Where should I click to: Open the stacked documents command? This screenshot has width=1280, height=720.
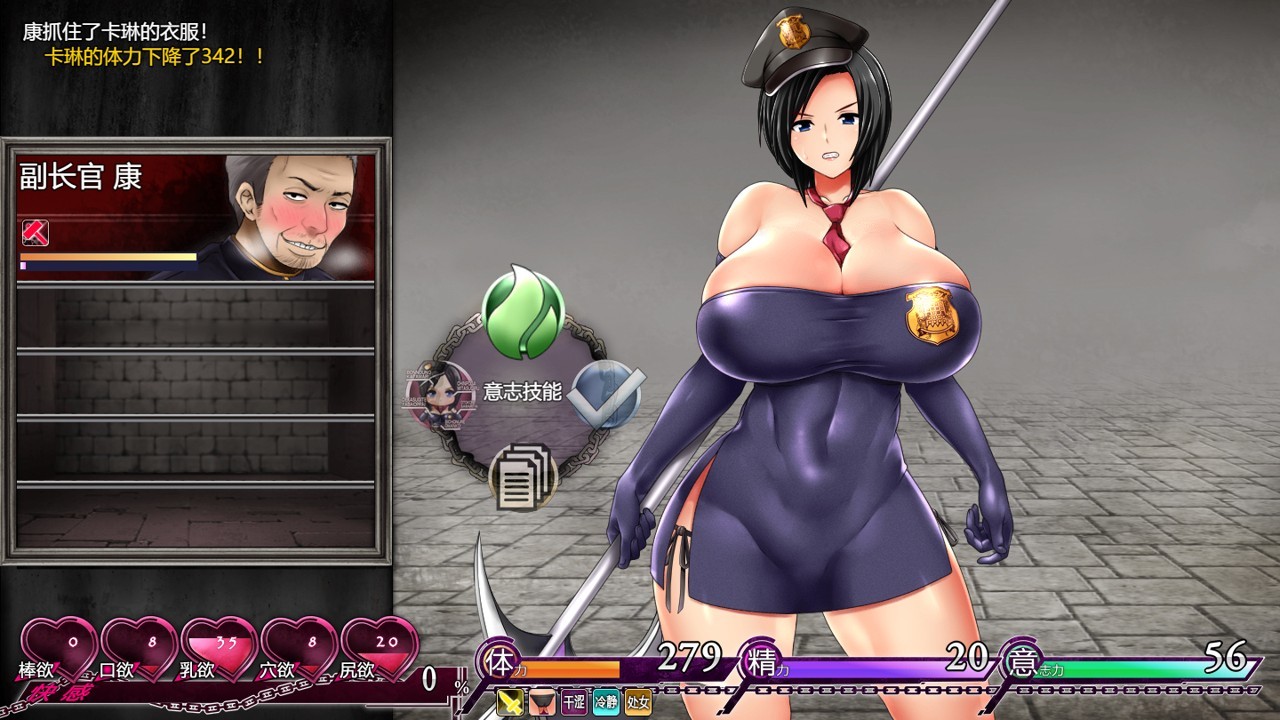point(523,475)
